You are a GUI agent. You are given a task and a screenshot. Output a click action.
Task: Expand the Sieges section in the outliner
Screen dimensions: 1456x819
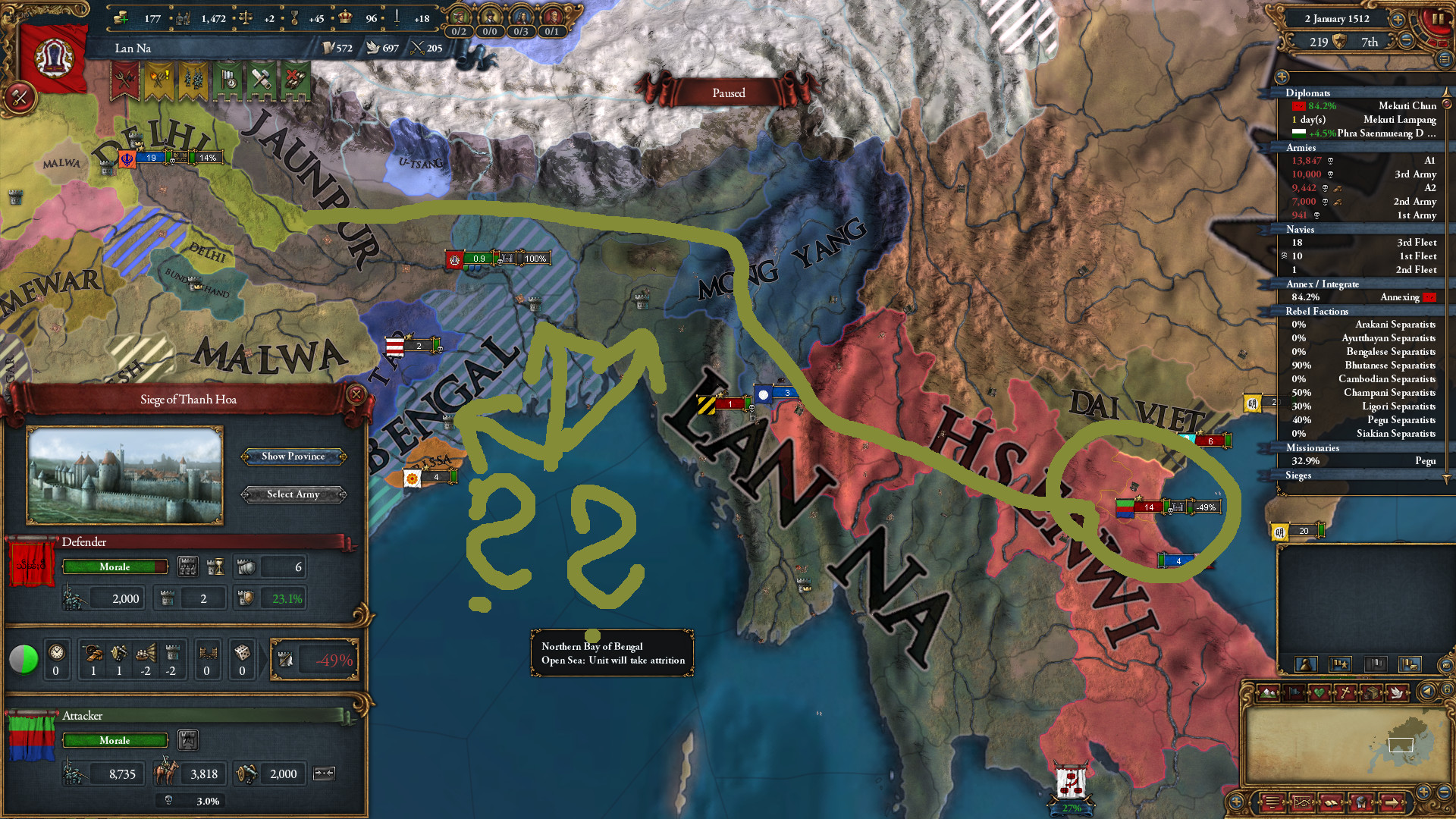(1300, 475)
